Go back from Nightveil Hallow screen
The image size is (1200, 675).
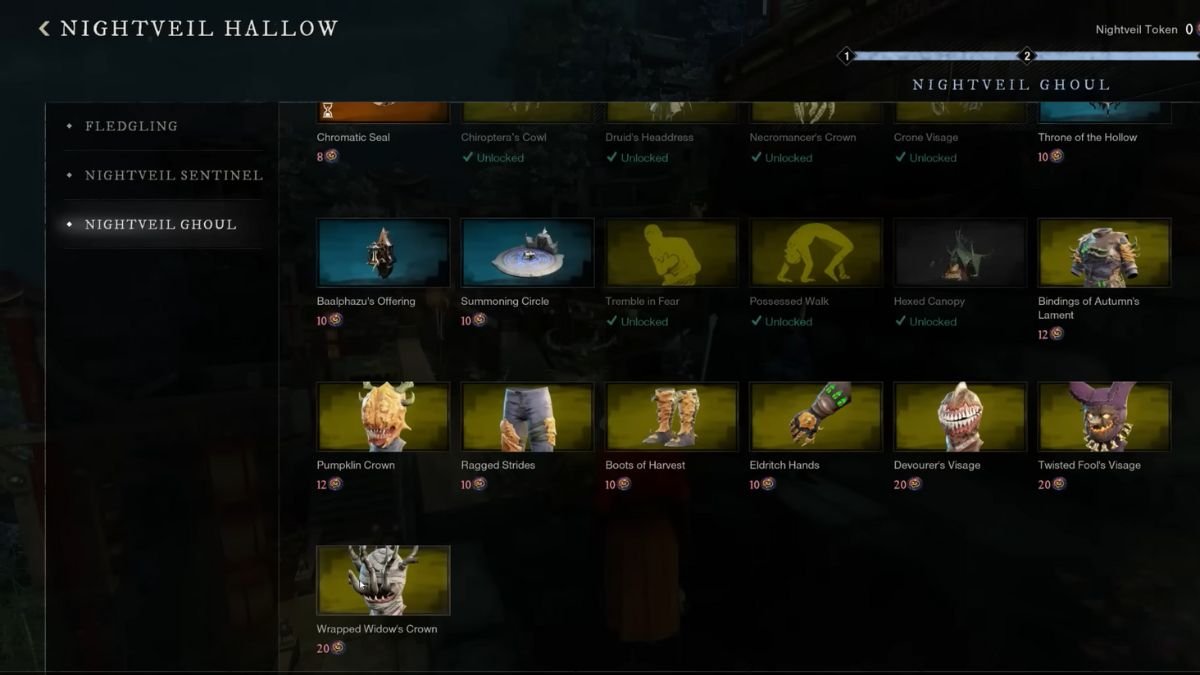(44, 29)
